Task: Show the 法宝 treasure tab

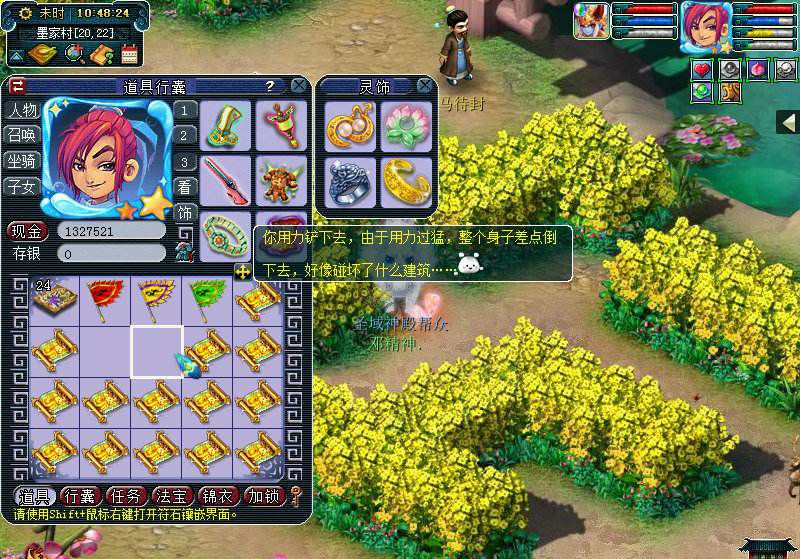Action: [x=172, y=495]
